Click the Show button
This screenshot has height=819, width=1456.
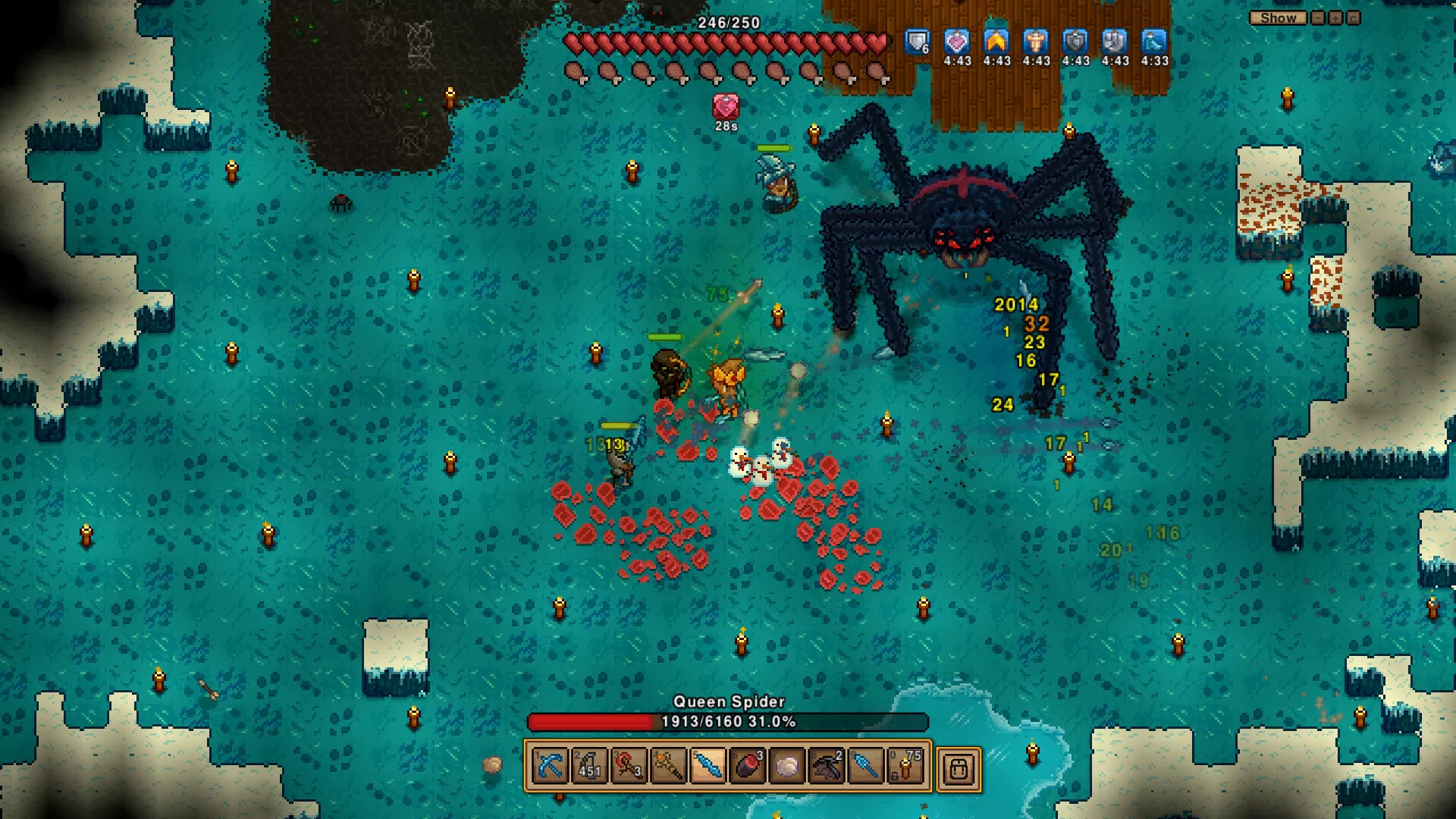click(x=1278, y=18)
